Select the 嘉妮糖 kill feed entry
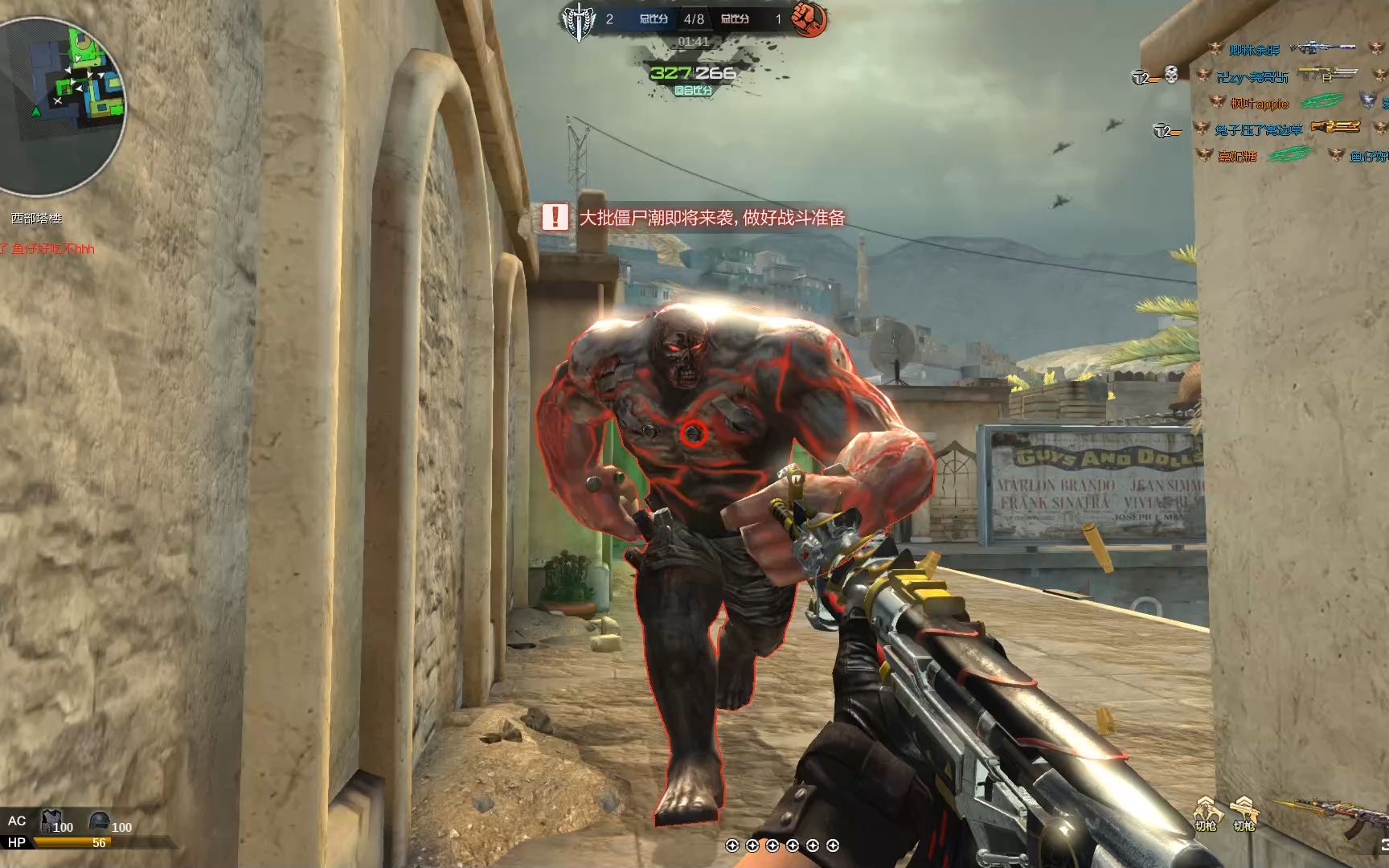1389x868 pixels. 1237,156
